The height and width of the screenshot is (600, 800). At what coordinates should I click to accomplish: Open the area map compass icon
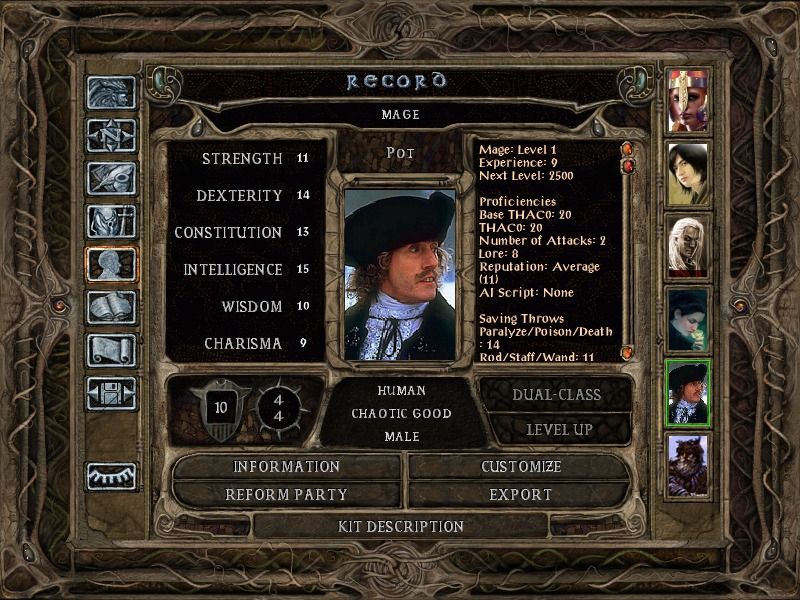(111, 135)
